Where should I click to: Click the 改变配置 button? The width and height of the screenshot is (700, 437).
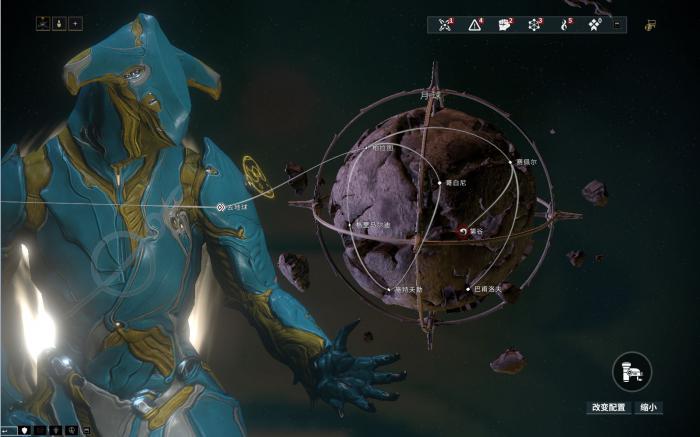coord(608,408)
